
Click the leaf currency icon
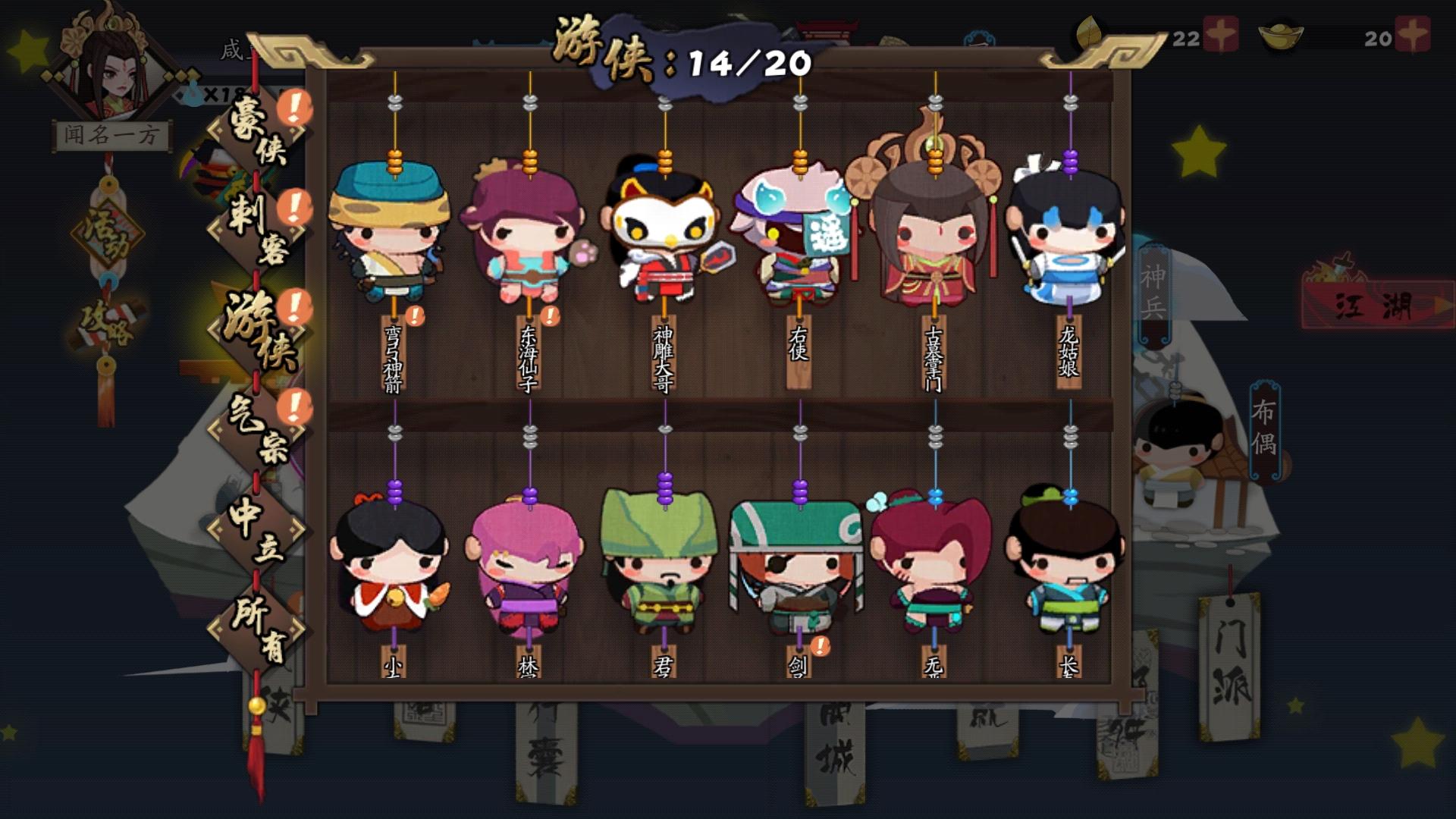[x=1090, y=32]
